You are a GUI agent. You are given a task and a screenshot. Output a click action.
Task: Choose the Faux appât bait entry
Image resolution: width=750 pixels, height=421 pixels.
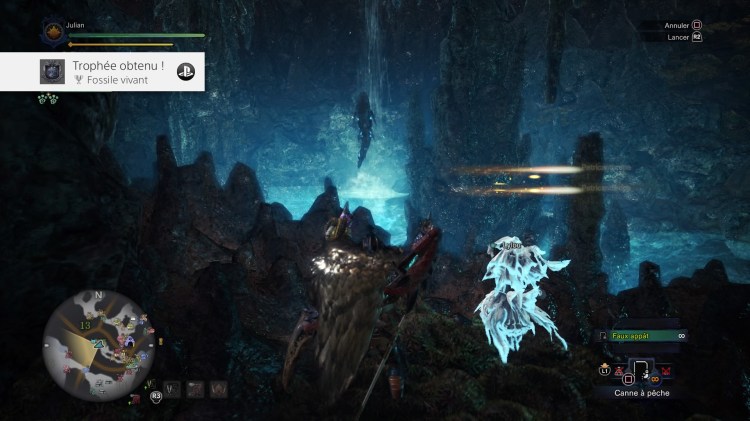point(632,336)
